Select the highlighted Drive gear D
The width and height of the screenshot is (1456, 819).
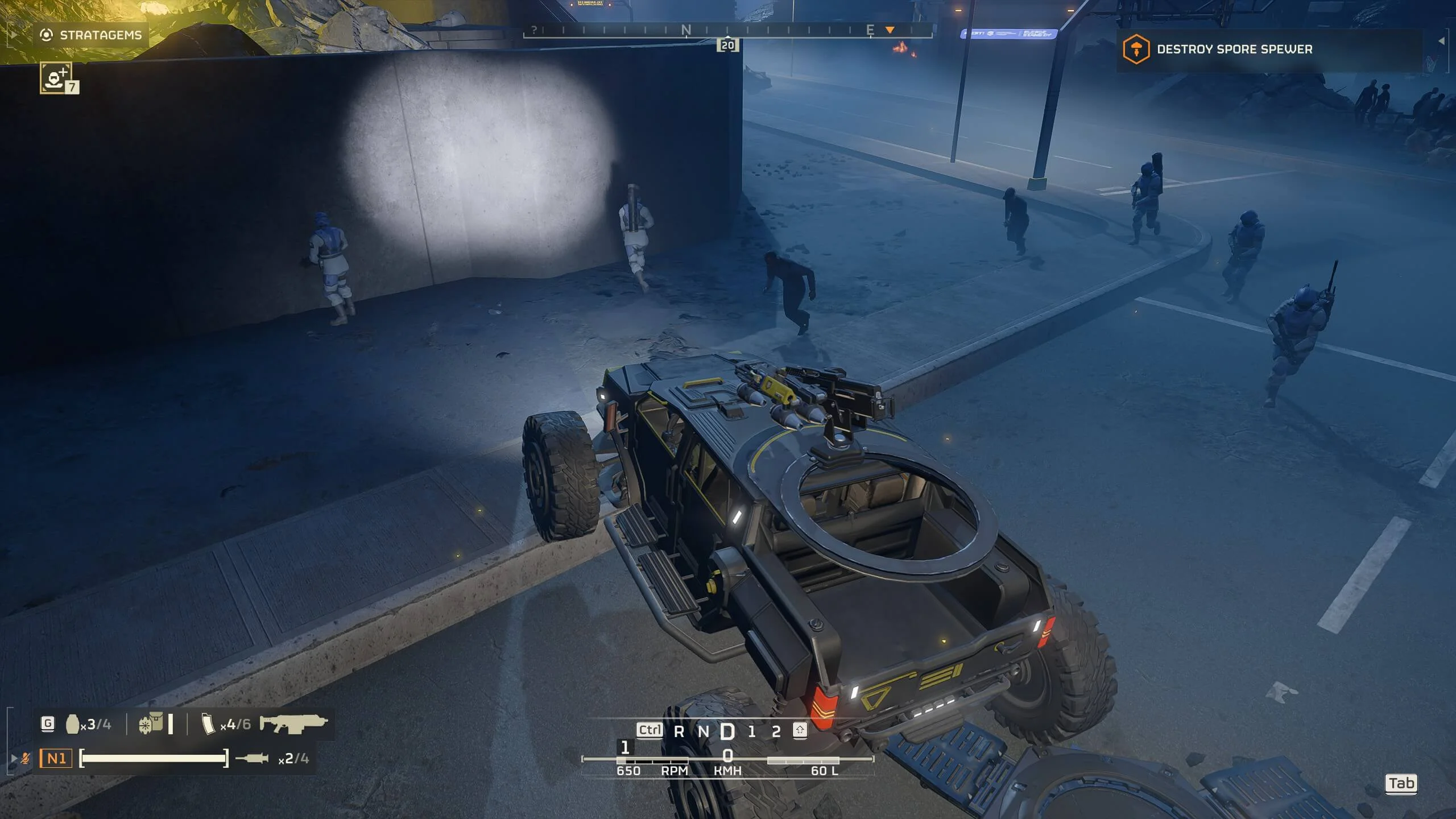pos(727,732)
